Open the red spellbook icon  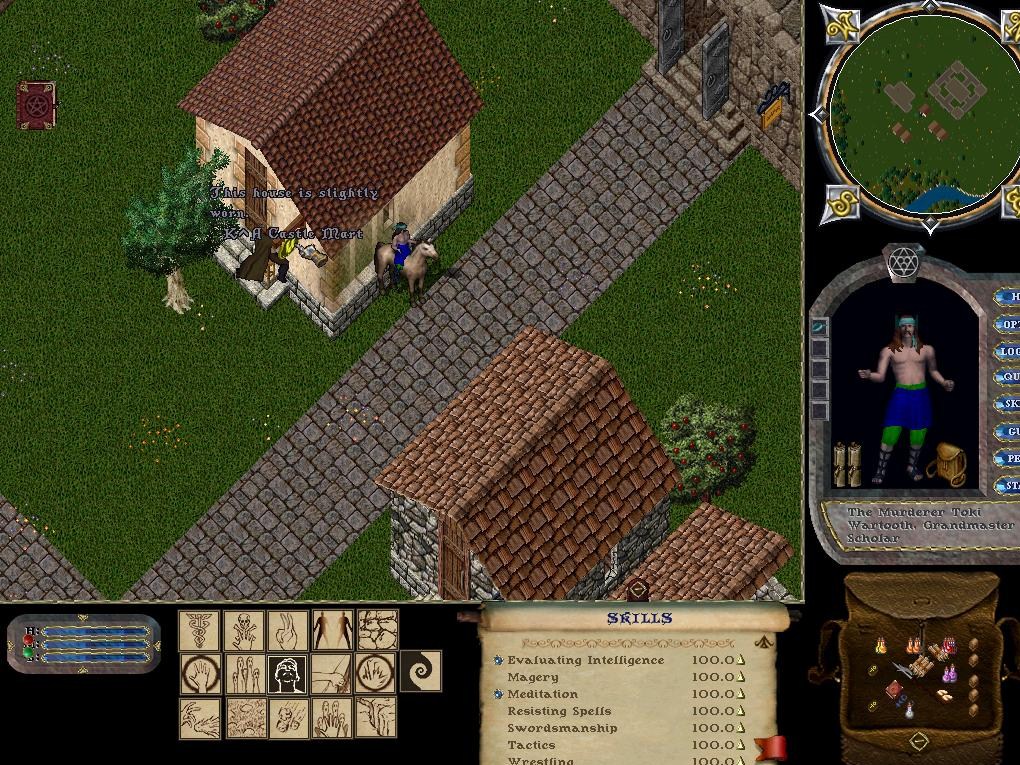[x=36, y=104]
